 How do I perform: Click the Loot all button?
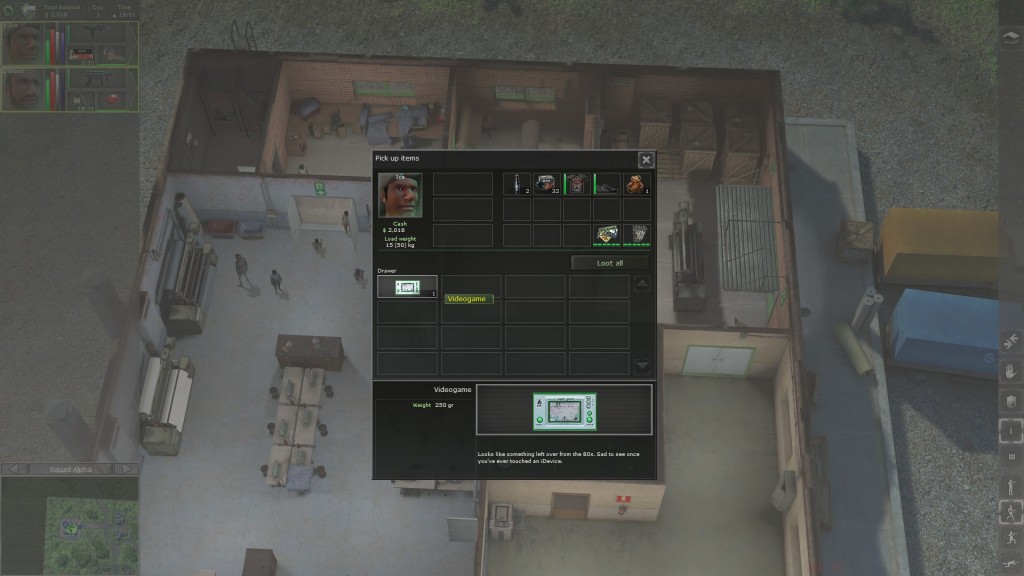tap(610, 262)
